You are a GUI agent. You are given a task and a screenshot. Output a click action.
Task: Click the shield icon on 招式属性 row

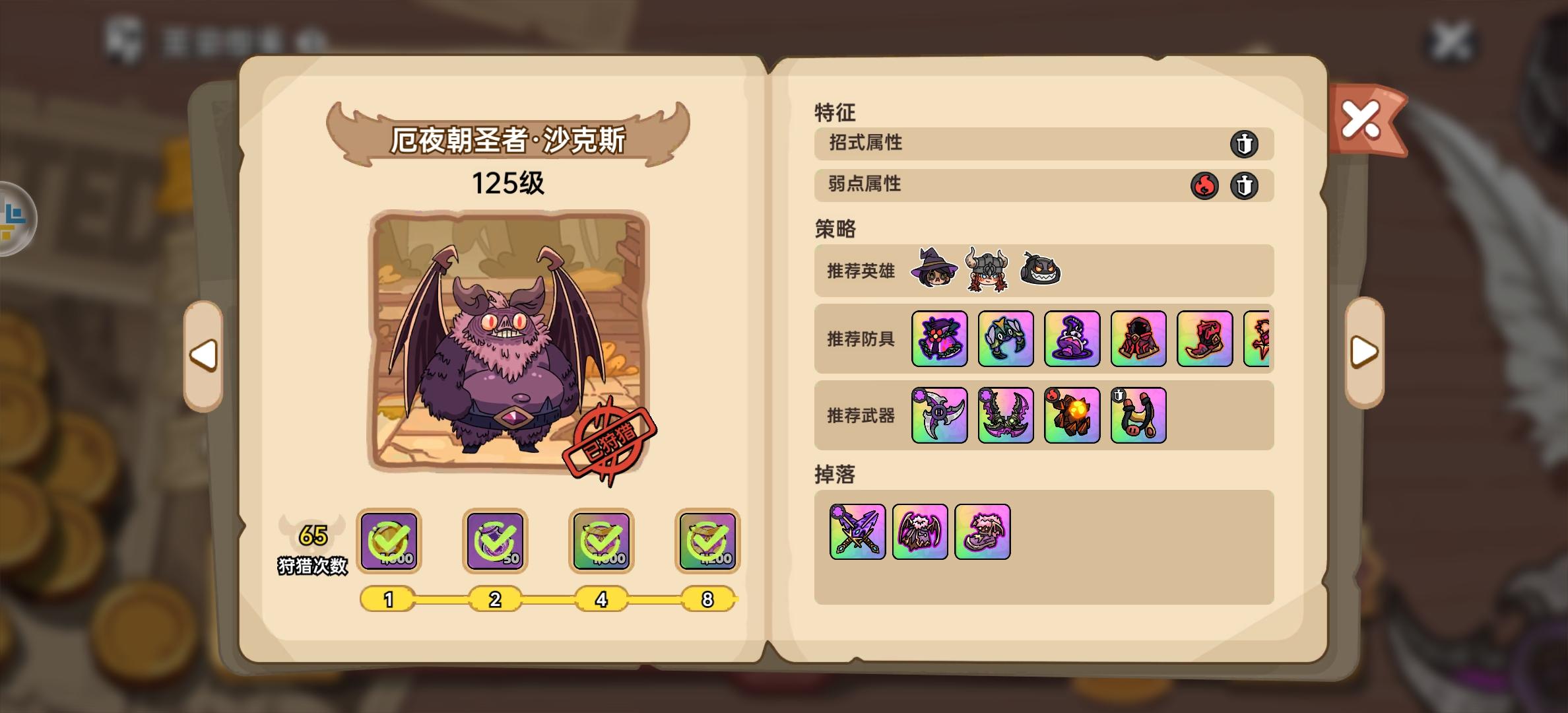(x=1245, y=145)
